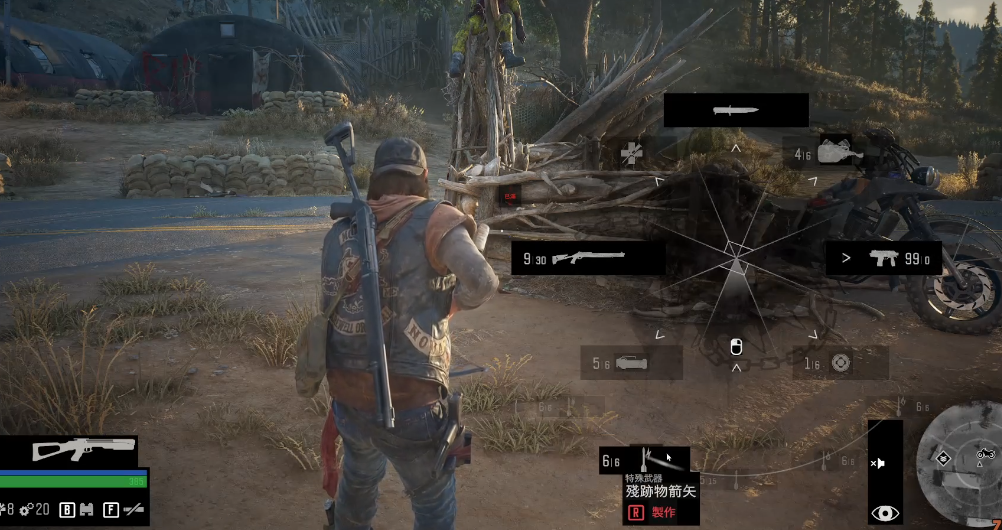The width and height of the screenshot is (1002, 530).
Task: Click the motorcycle marker on the minimap
Action: pyautogui.click(x=985, y=455)
